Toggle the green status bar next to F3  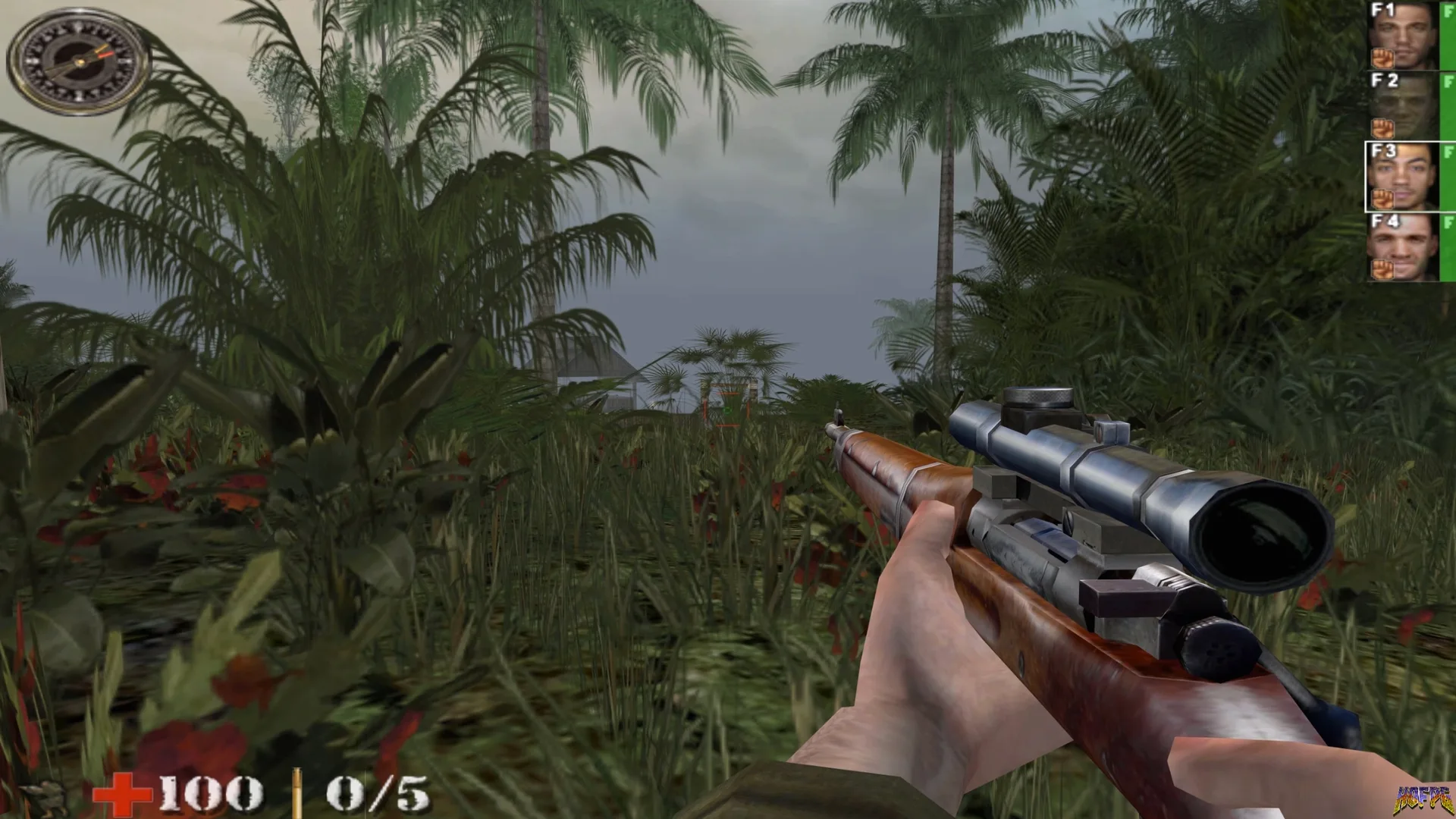tap(1449, 174)
